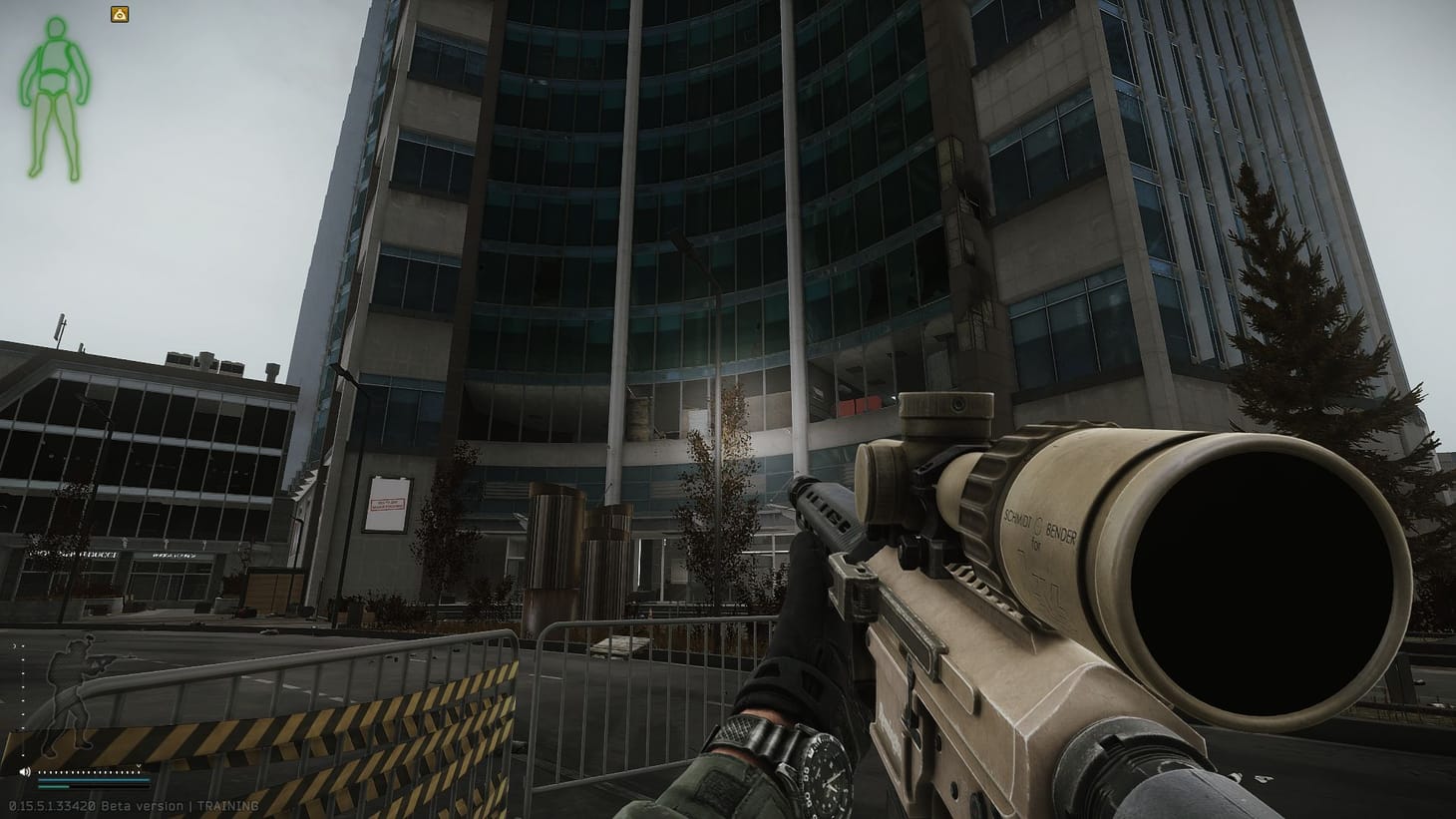This screenshot has width=1456, height=819.
Task: Click the chevron beside the stance height scale
Action: (x=14, y=646)
